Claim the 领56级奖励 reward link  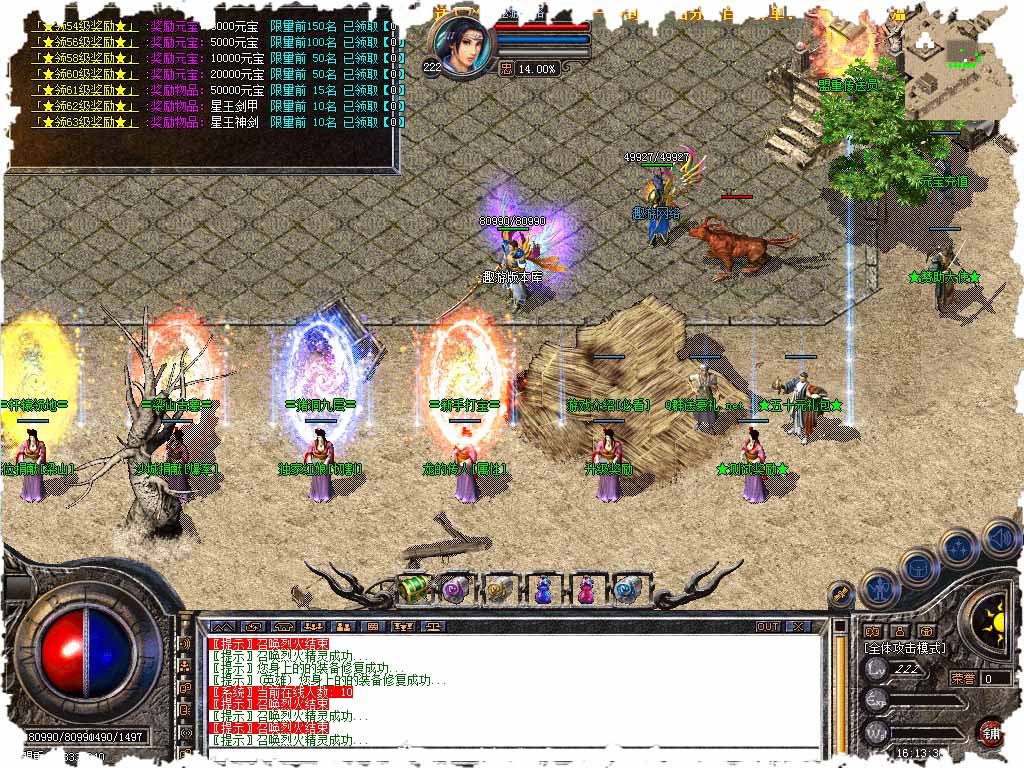(x=84, y=41)
